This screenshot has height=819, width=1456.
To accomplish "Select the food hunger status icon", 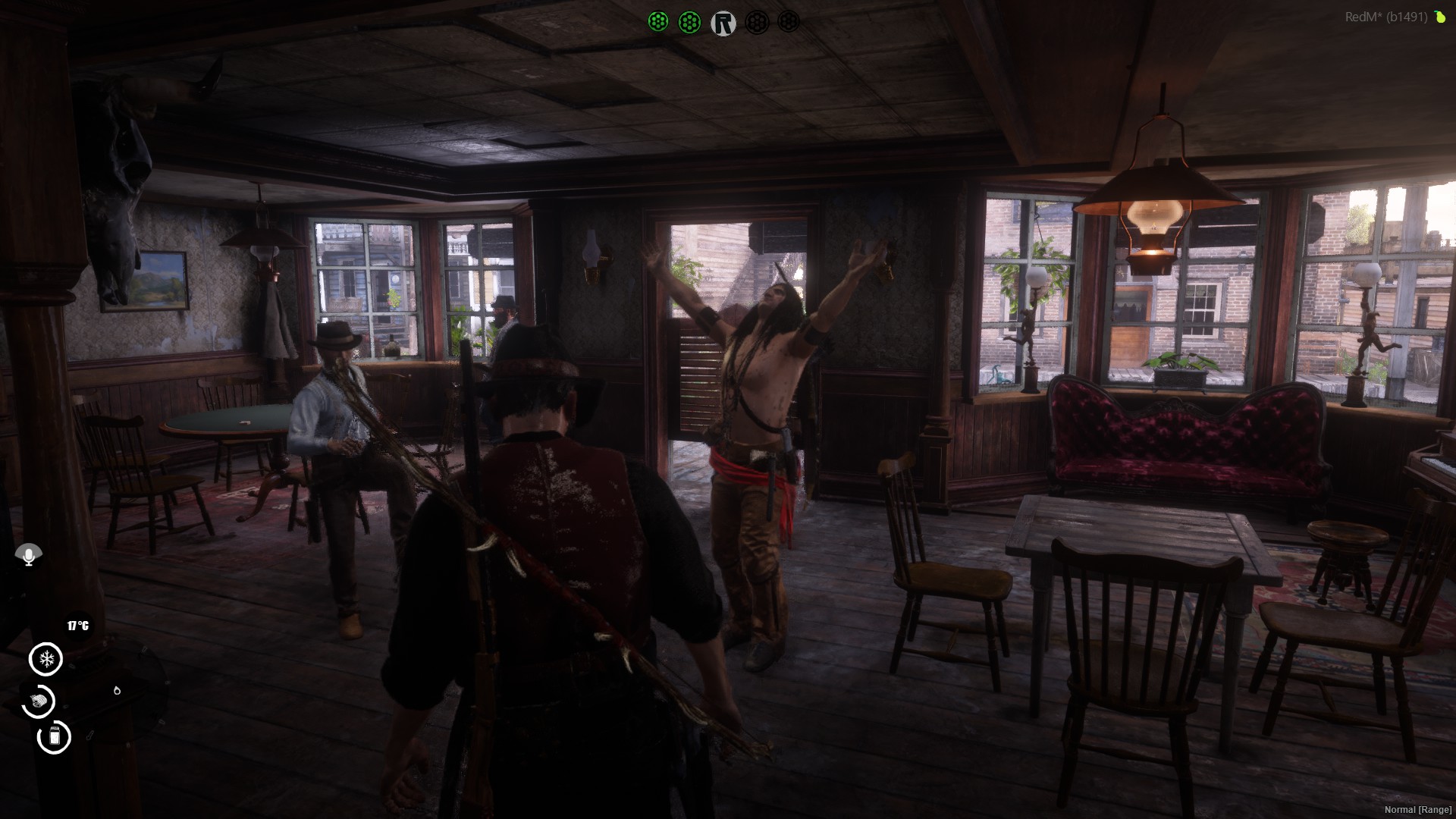I will (39, 701).
